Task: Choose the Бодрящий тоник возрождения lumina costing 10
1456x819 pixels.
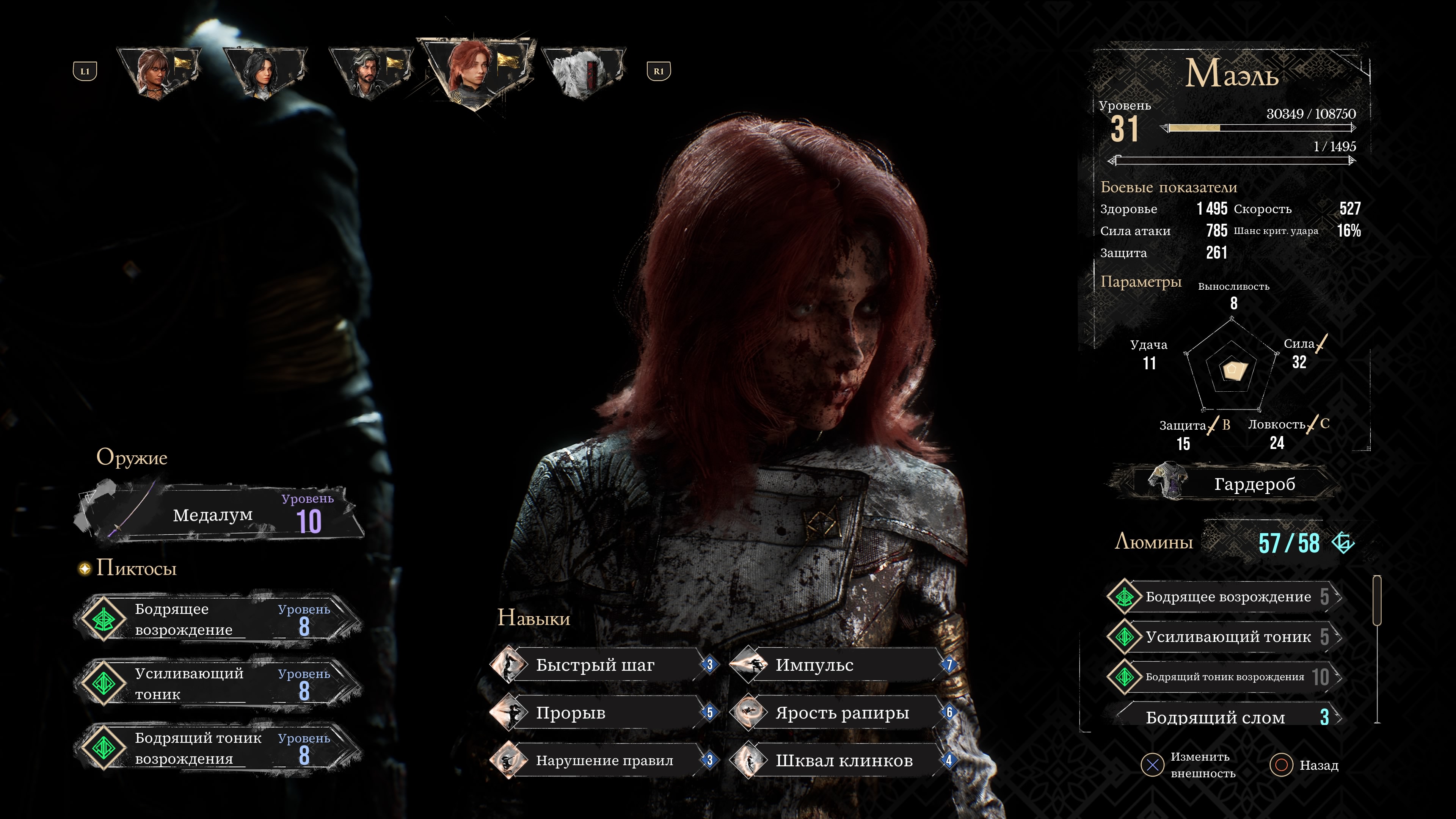Action: pos(1224,676)
